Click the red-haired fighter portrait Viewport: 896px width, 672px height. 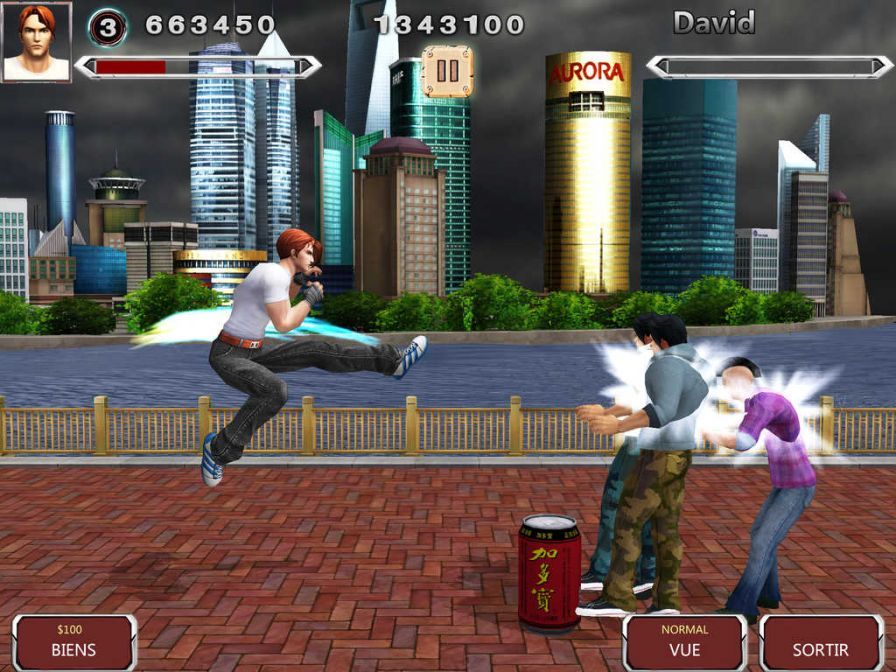pos(36,41)
